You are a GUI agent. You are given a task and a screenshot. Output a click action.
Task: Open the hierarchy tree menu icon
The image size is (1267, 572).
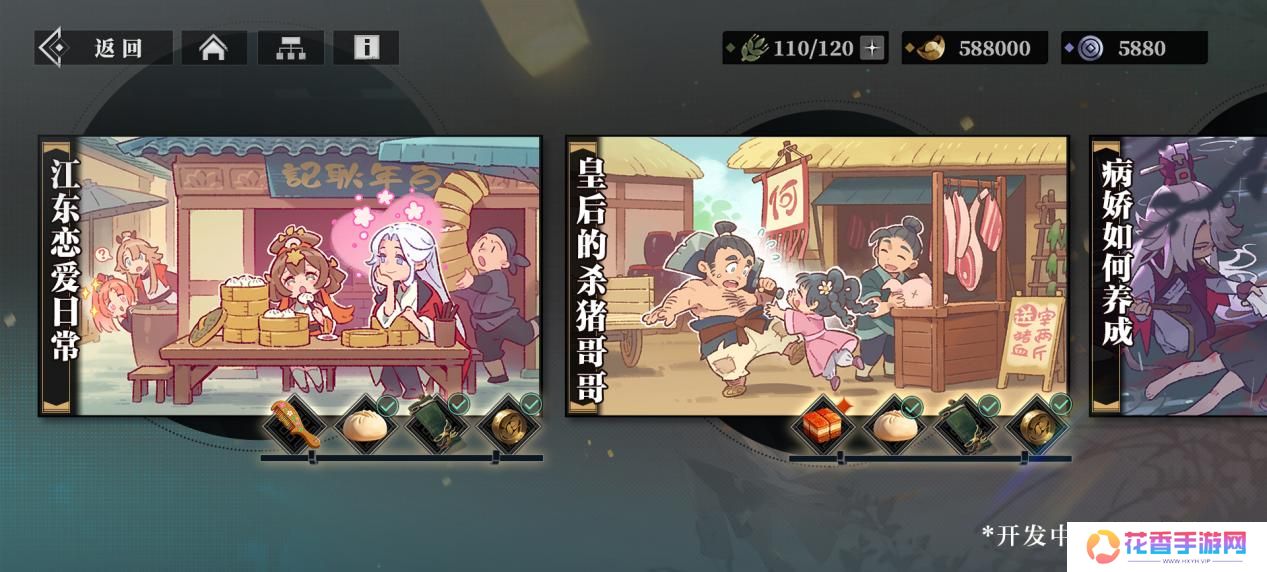291,48
